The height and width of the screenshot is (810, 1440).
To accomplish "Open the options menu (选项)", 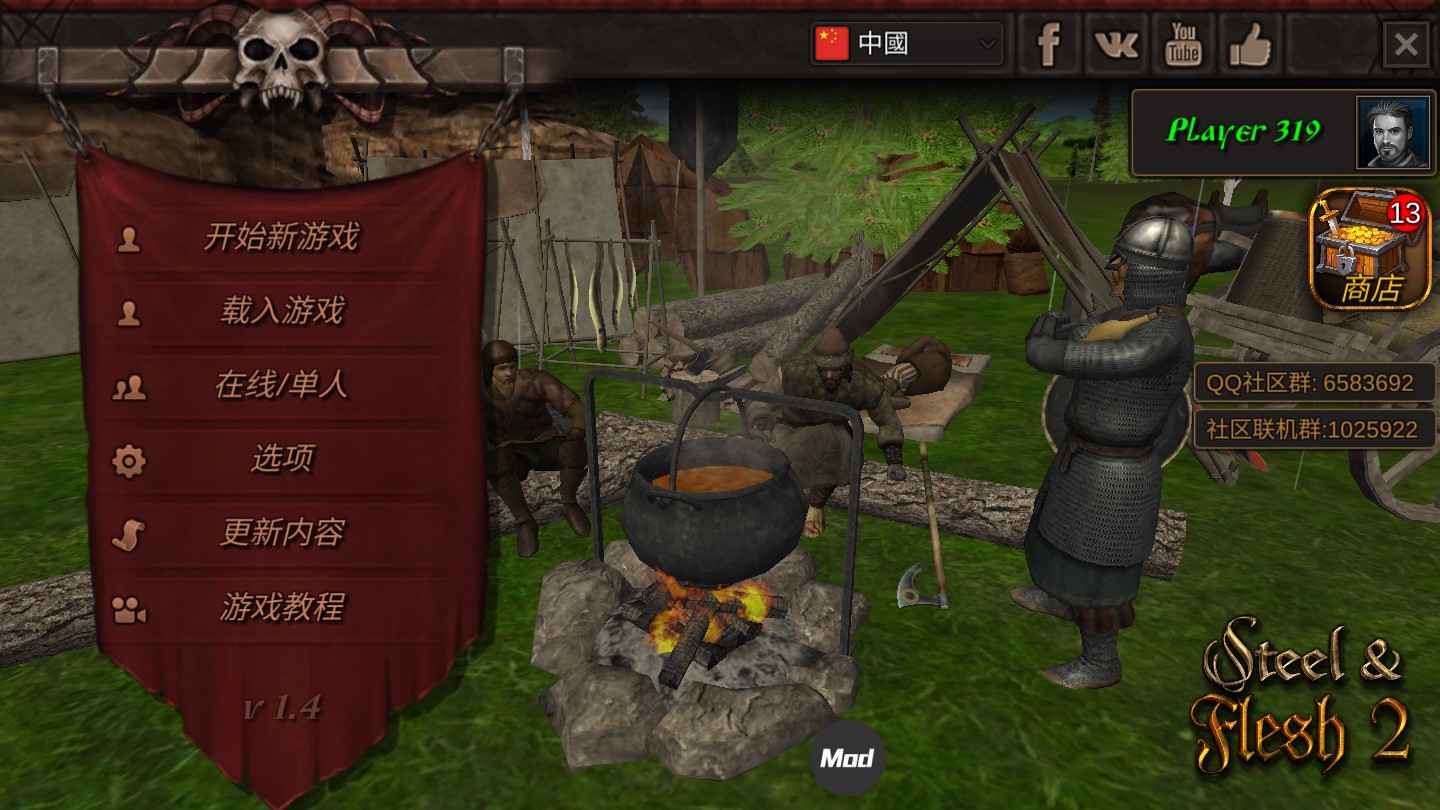I will (281, 460).
